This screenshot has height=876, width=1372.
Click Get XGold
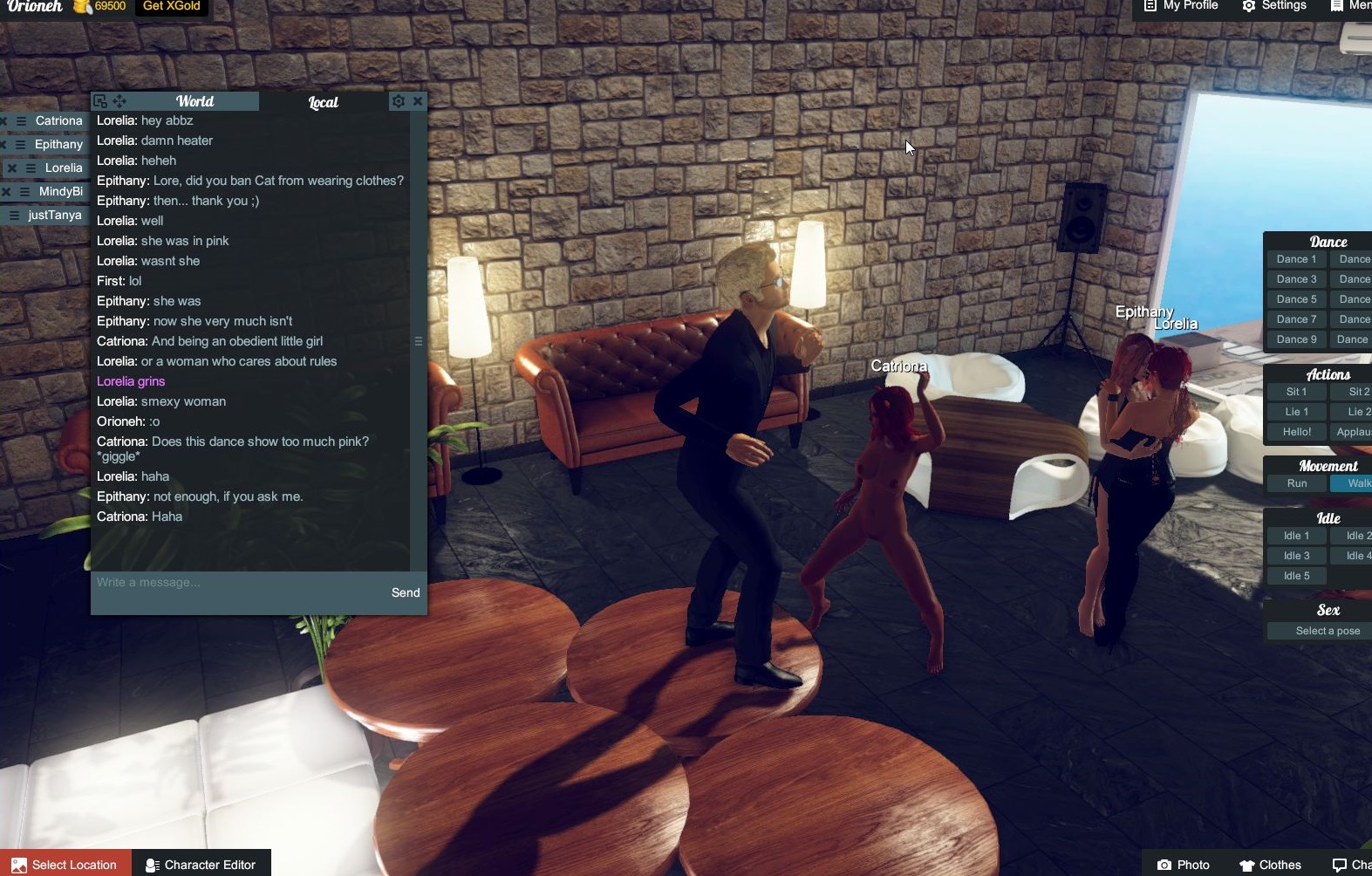click(x=172, y=6)
